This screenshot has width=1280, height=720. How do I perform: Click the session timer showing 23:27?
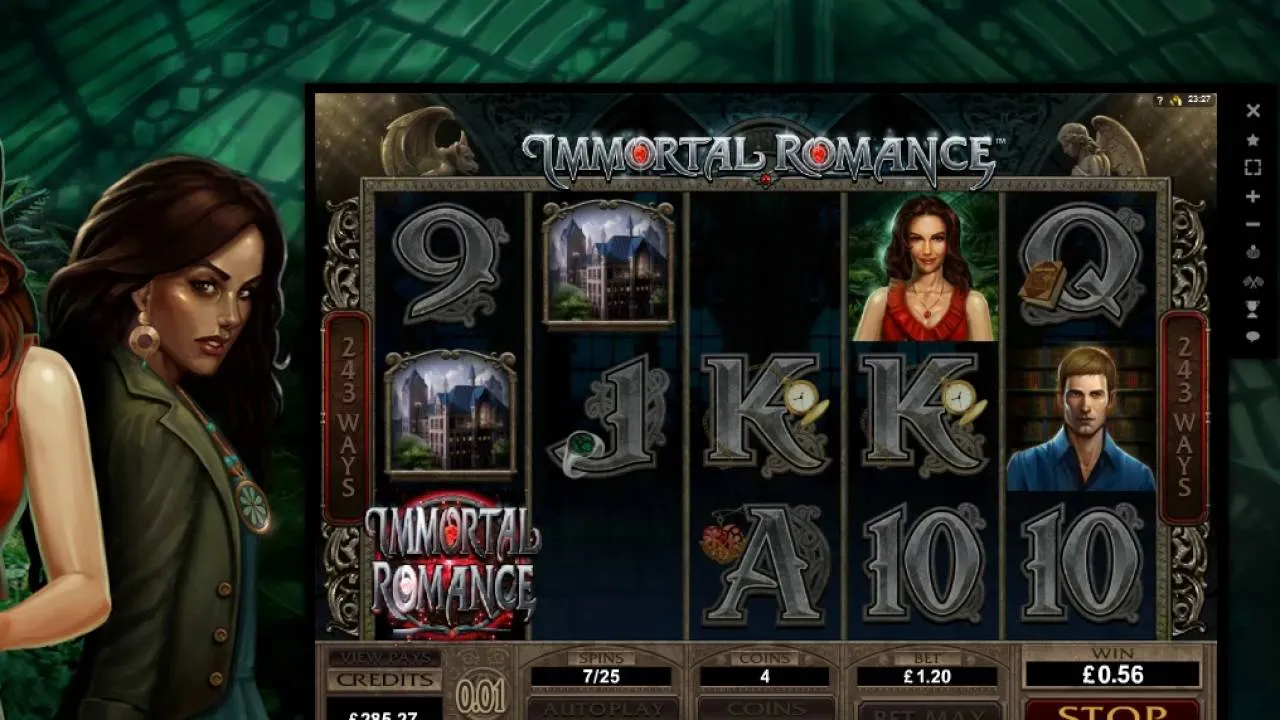click(1199, 100)
